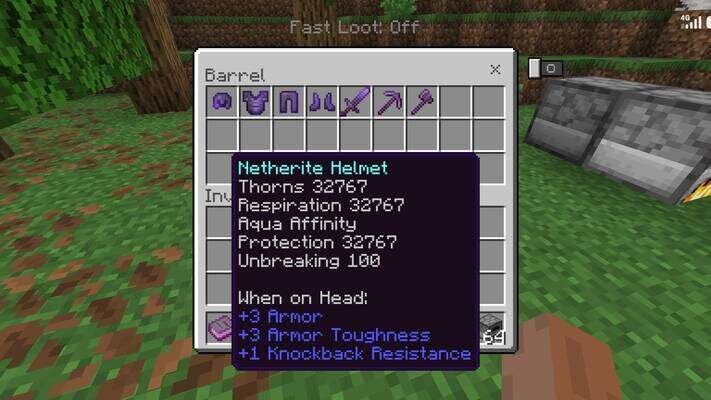The height and width of the screenshot is (400, 711).
Task: Select the stack of 64 blocks slot
Action: tap(491, 327)
